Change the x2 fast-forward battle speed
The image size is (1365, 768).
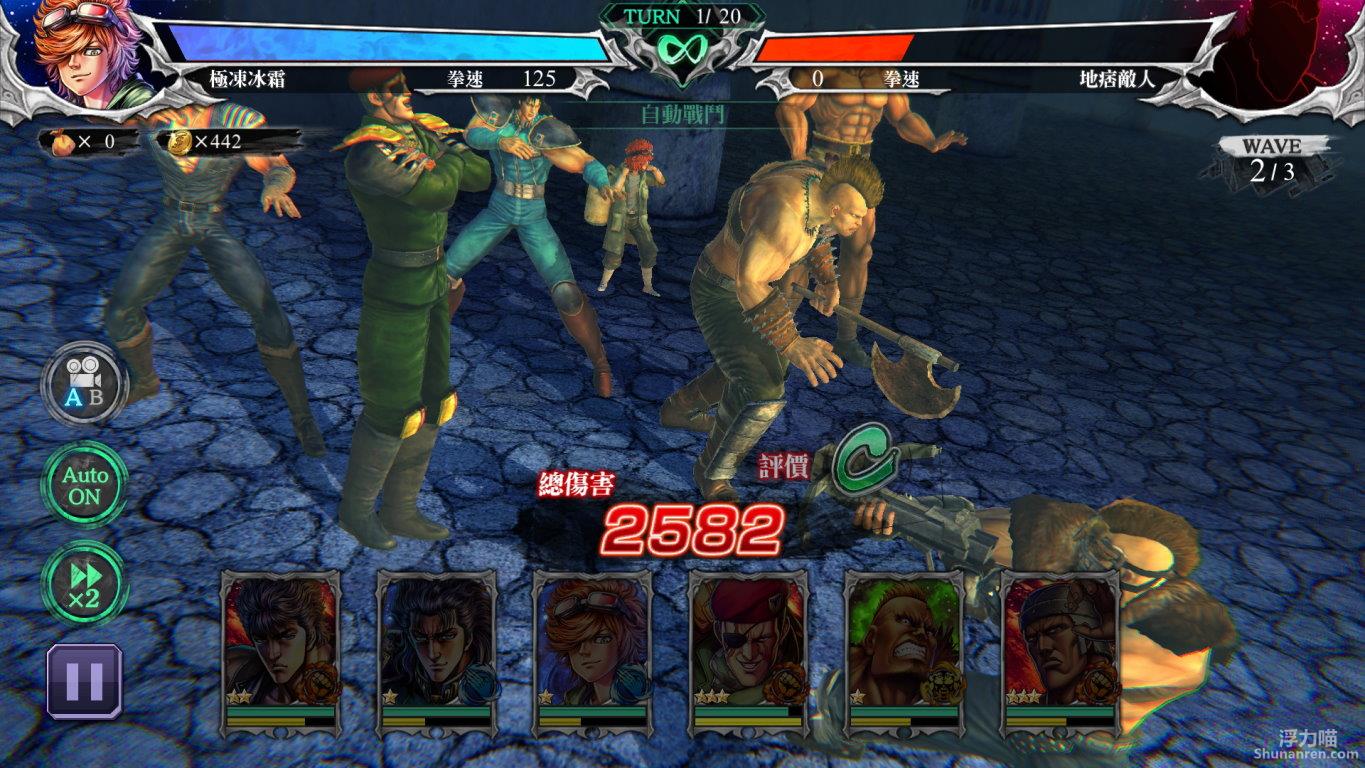[84, 583]
